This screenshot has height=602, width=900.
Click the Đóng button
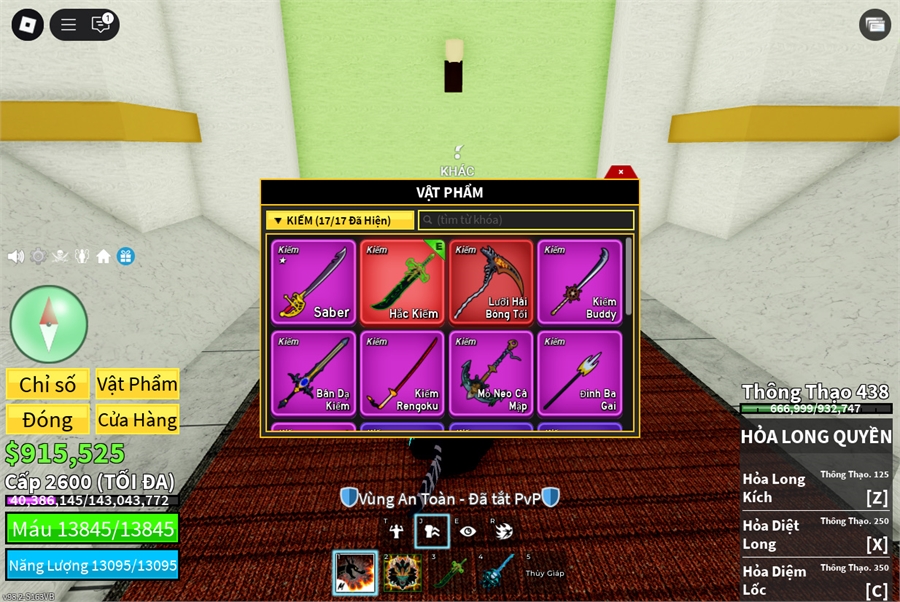click(x=47, y=420)
